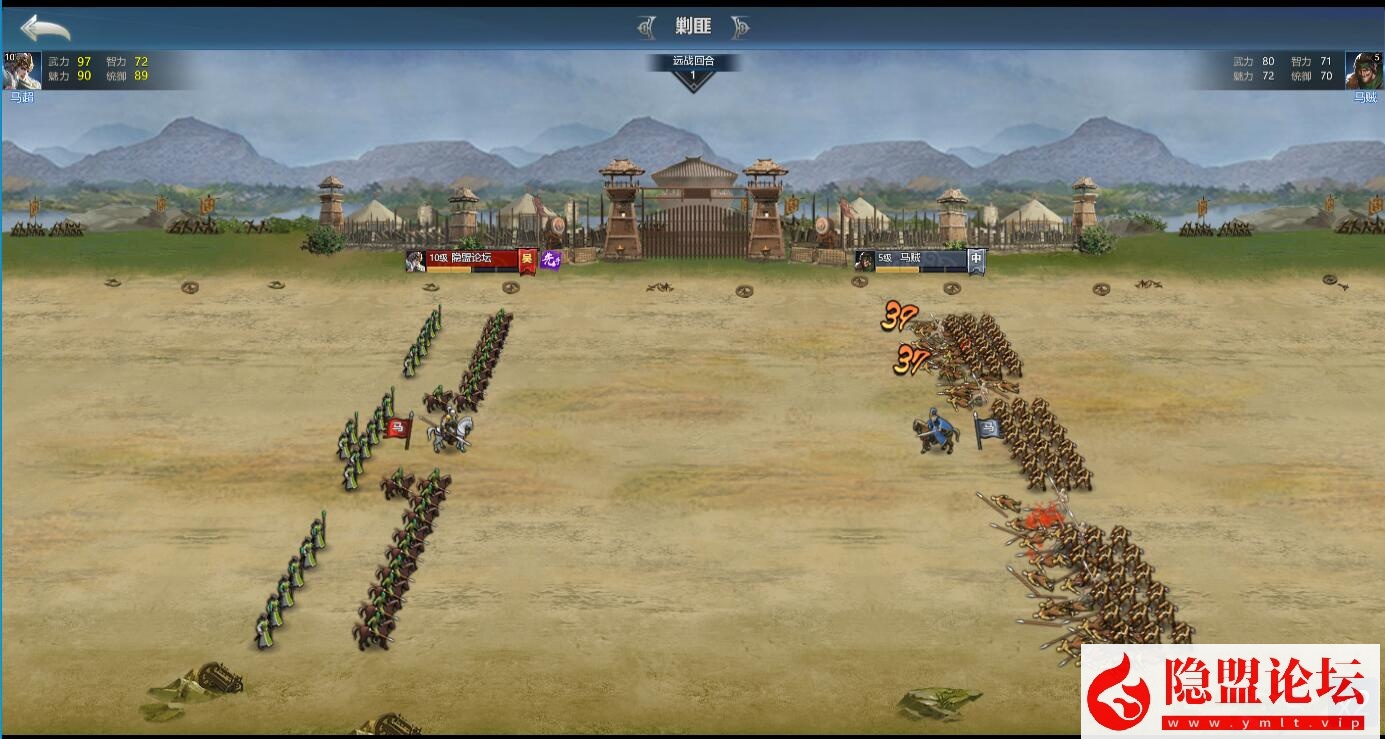
Task: Click the unit portrait on 隐盟论坛 nameplate
Action: click(414, 260)
